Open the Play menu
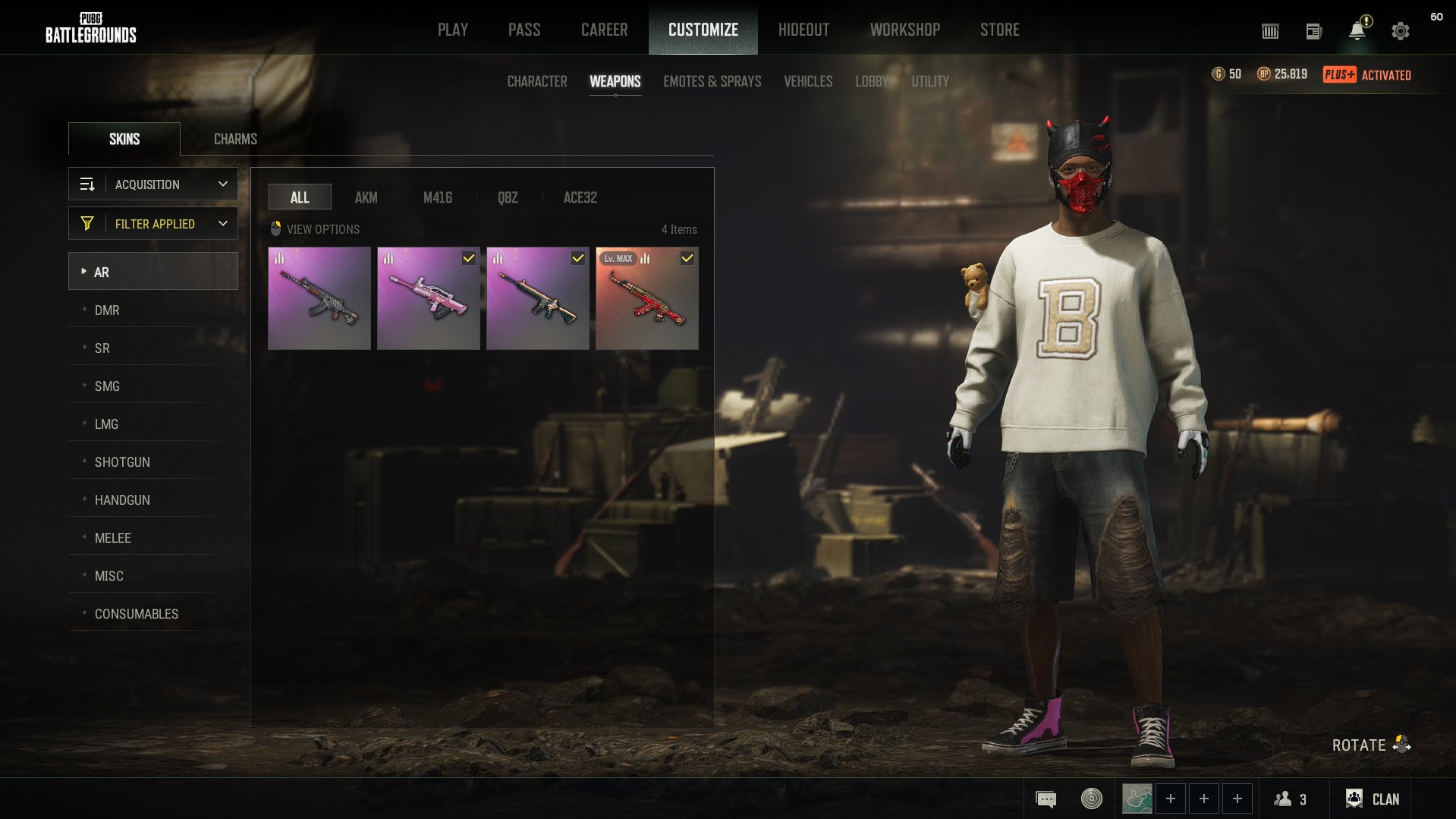1456x819 pixels. tap(452, 30)
